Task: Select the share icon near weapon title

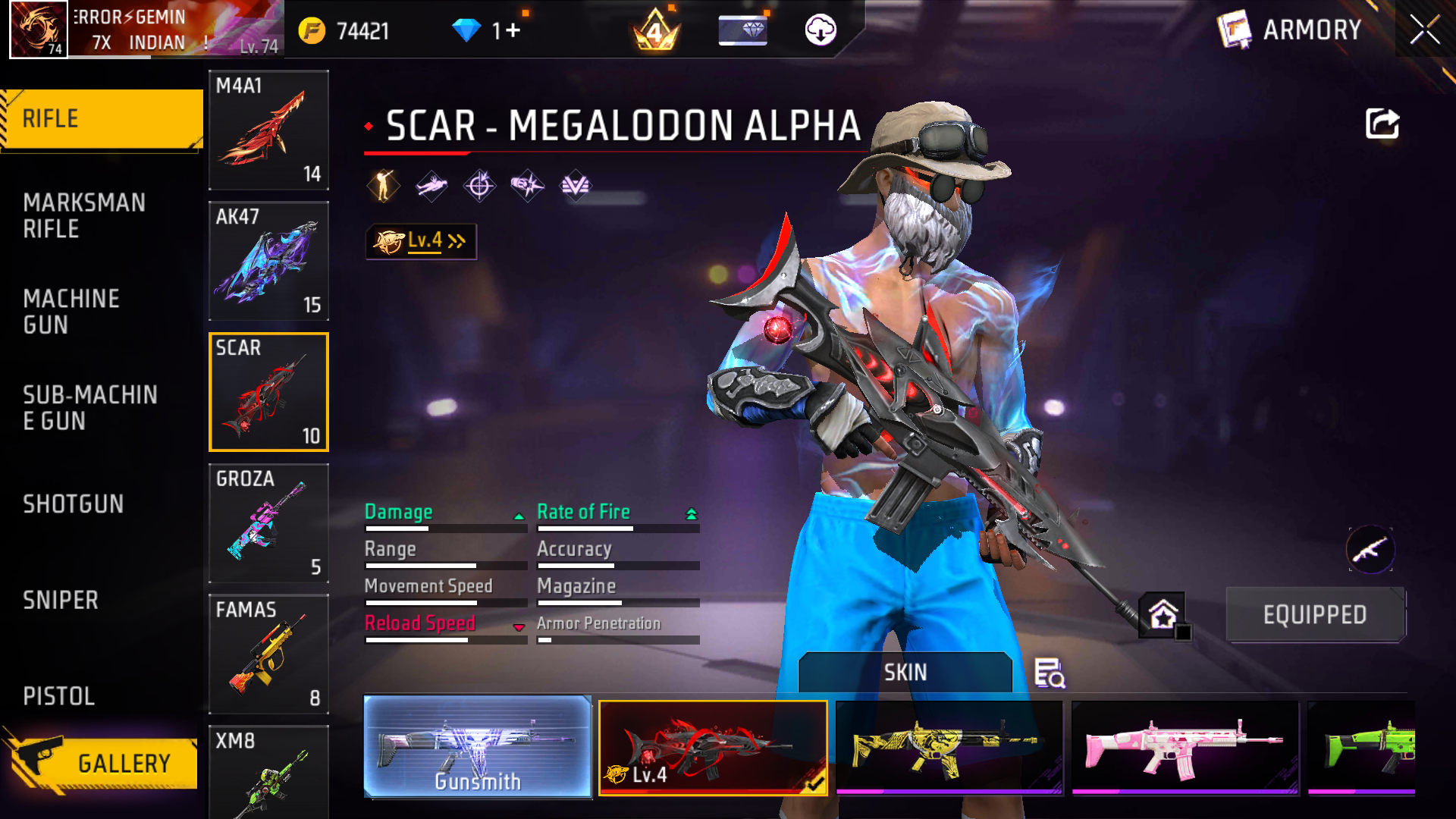Action: tap(1382, 124)
